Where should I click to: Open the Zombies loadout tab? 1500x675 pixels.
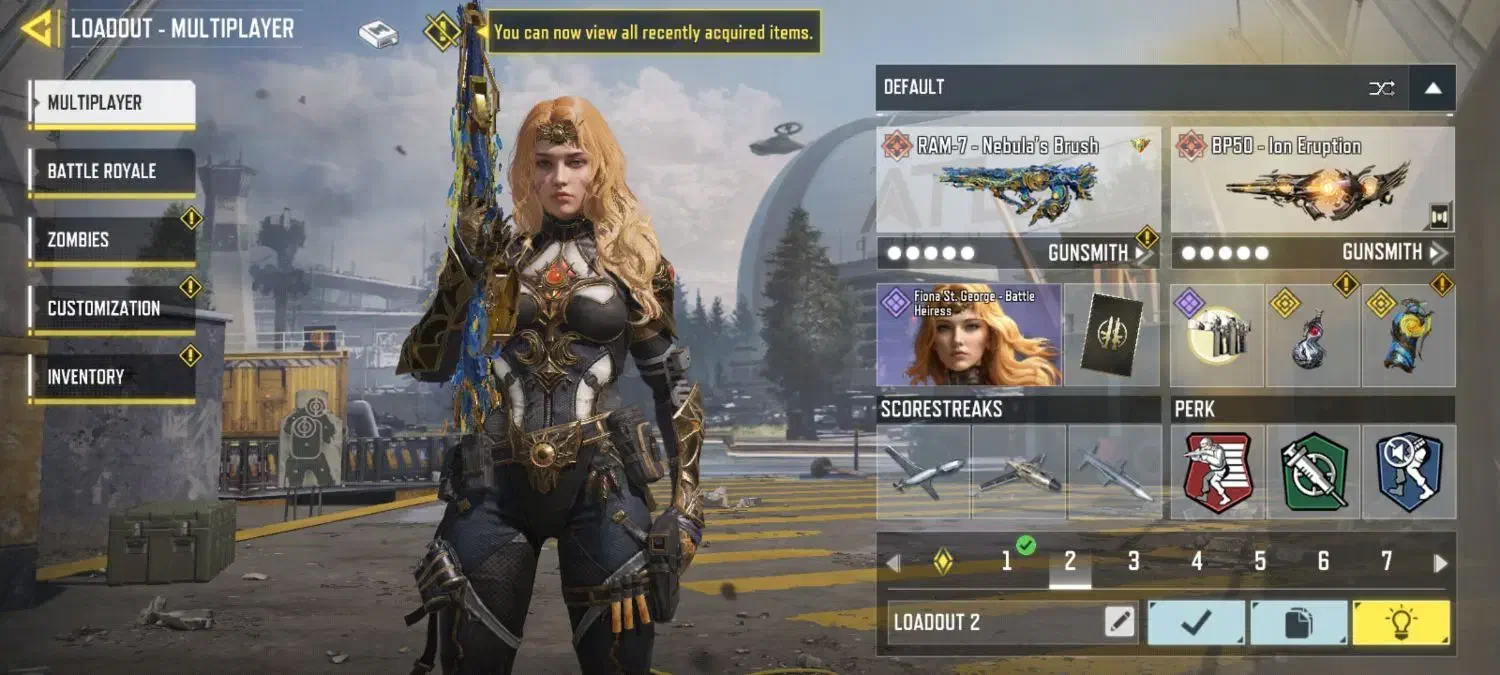point(111,240)
